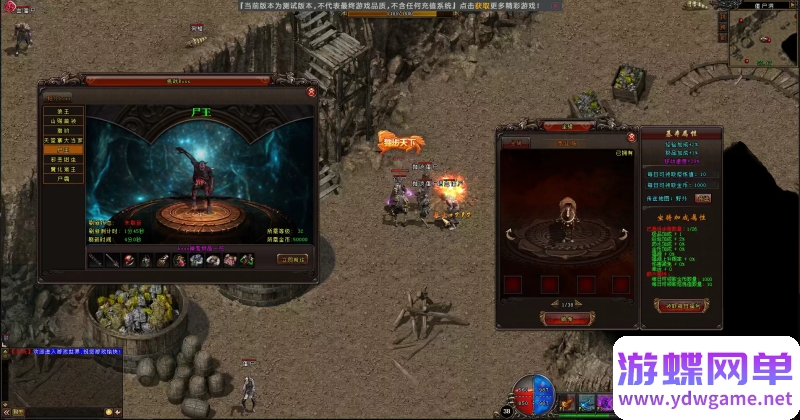The width and height of the screenshot is (800, 420).
Task: Open the minimap in the top-right corner
Action: [x=763, y=38]
